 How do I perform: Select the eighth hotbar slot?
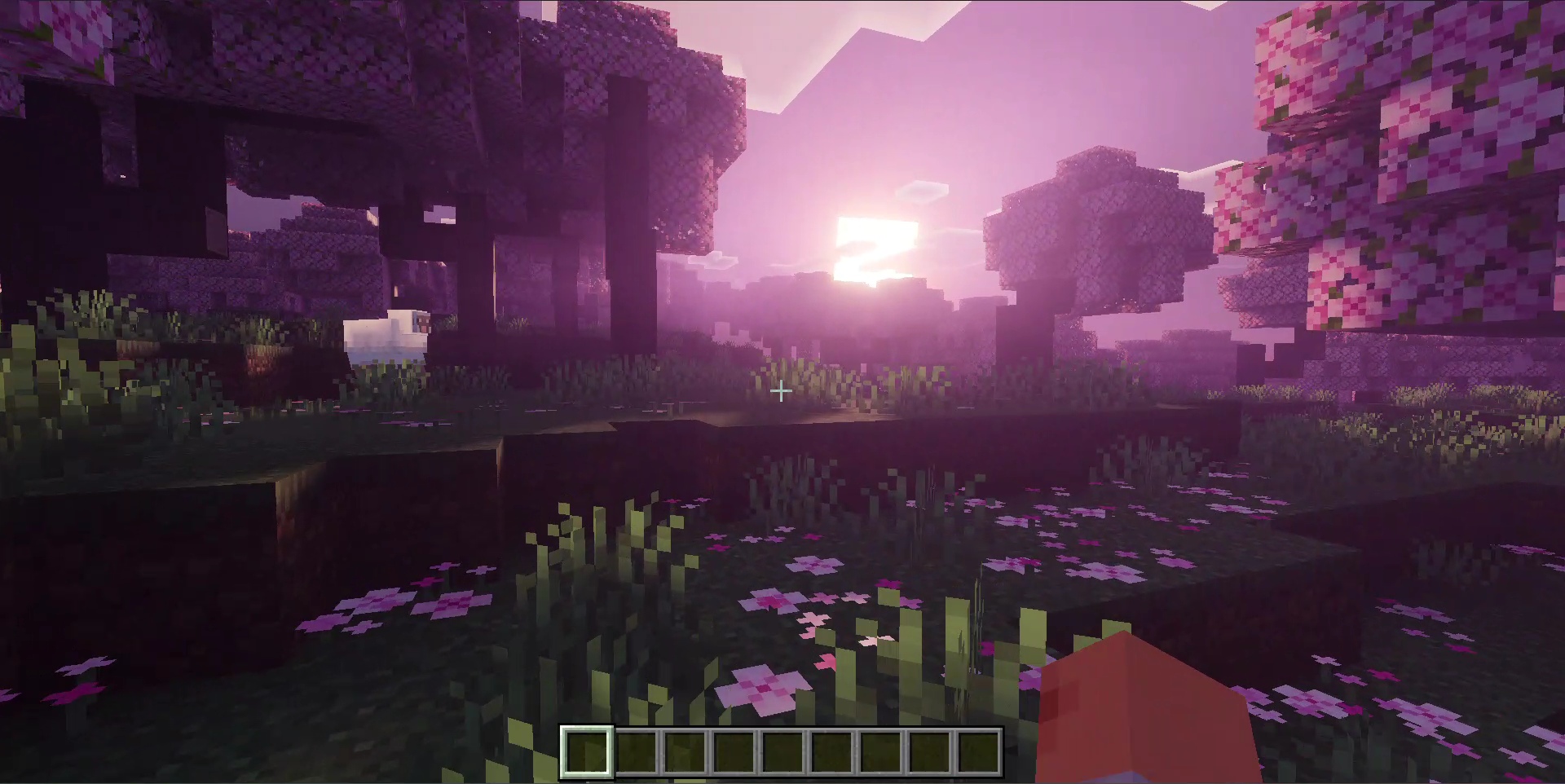click(x=929, y=754)
